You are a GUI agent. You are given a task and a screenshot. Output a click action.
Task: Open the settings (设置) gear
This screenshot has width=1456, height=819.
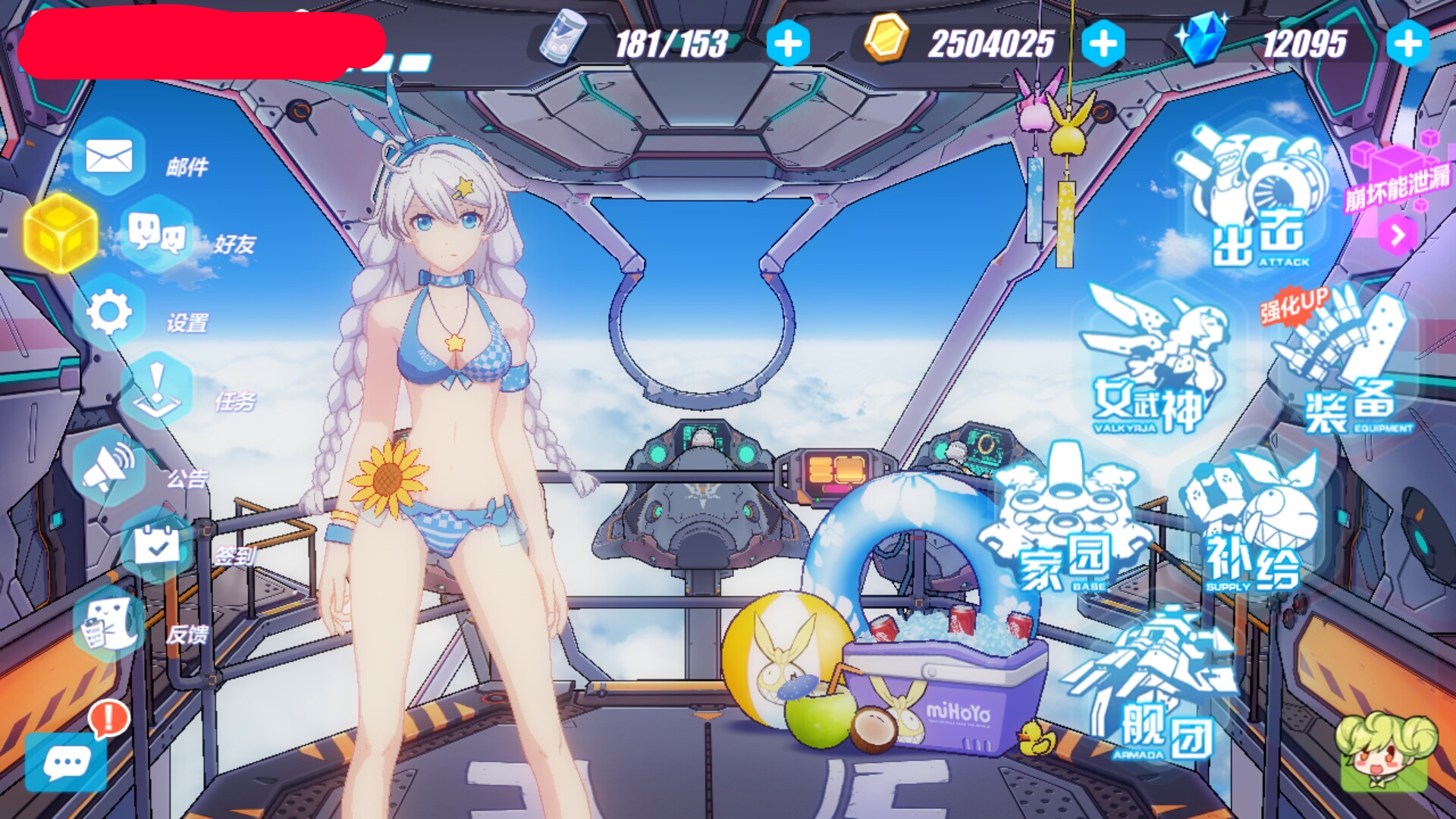tap(110, 312)
